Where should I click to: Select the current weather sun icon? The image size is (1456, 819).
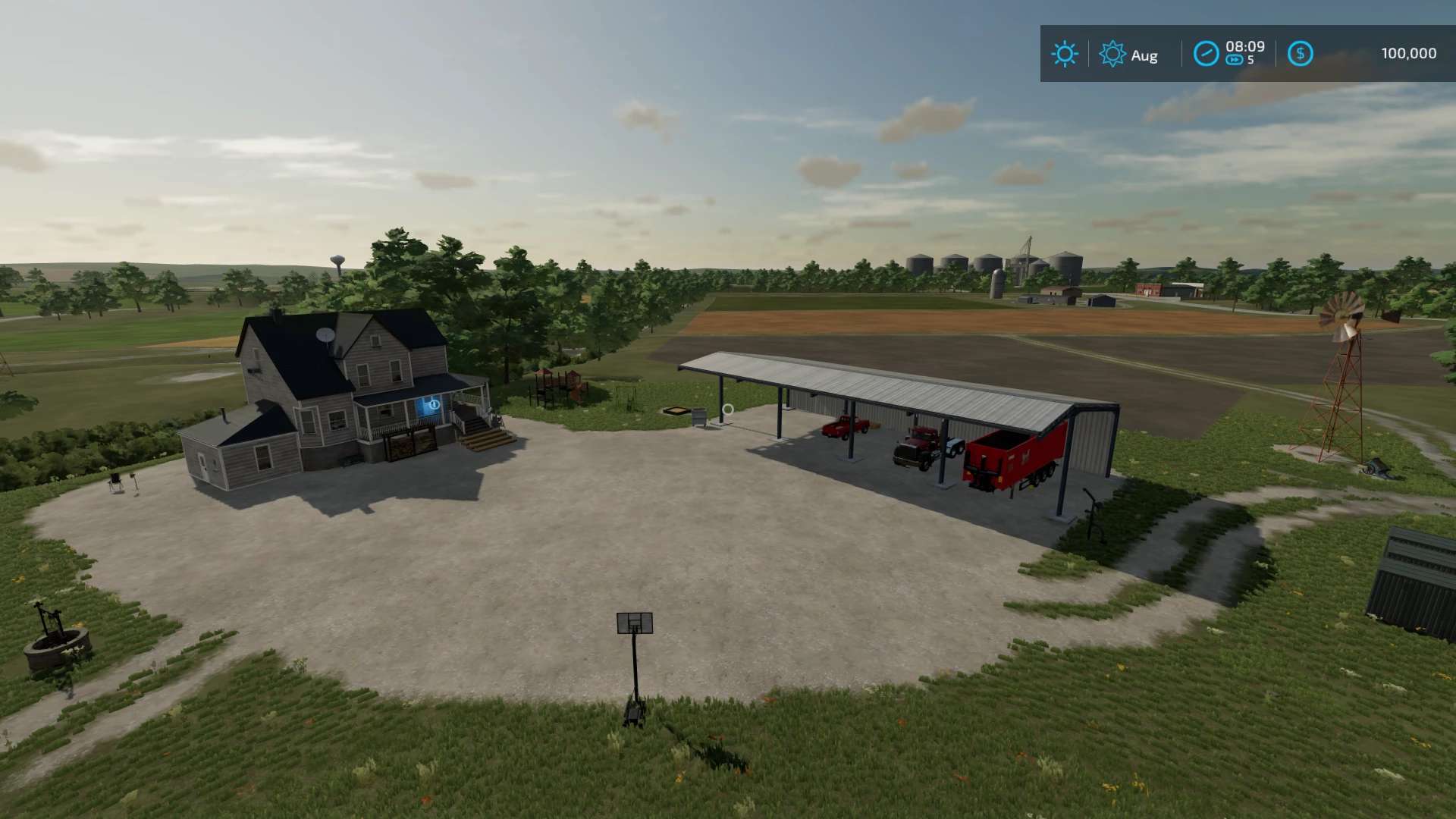click(x=1065, y=54)
